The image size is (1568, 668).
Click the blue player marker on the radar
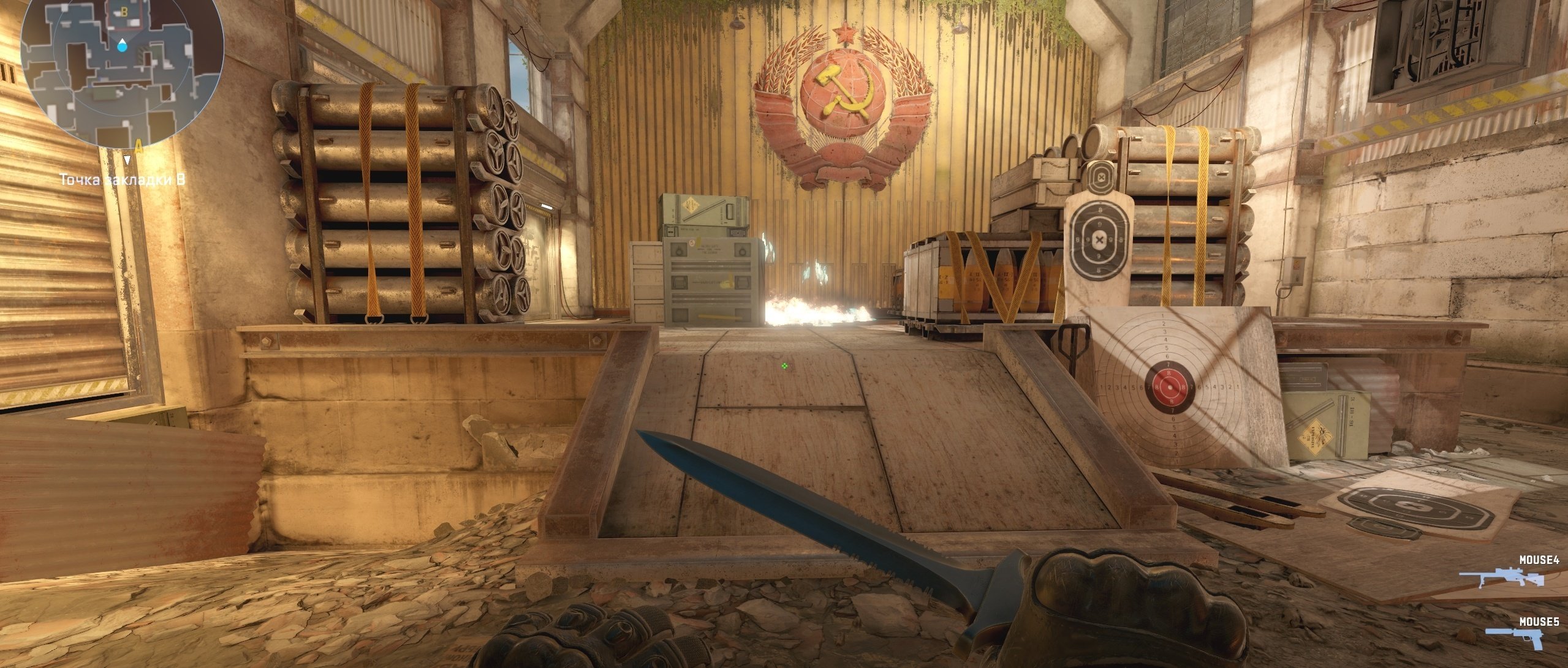[x=123, y=44]
